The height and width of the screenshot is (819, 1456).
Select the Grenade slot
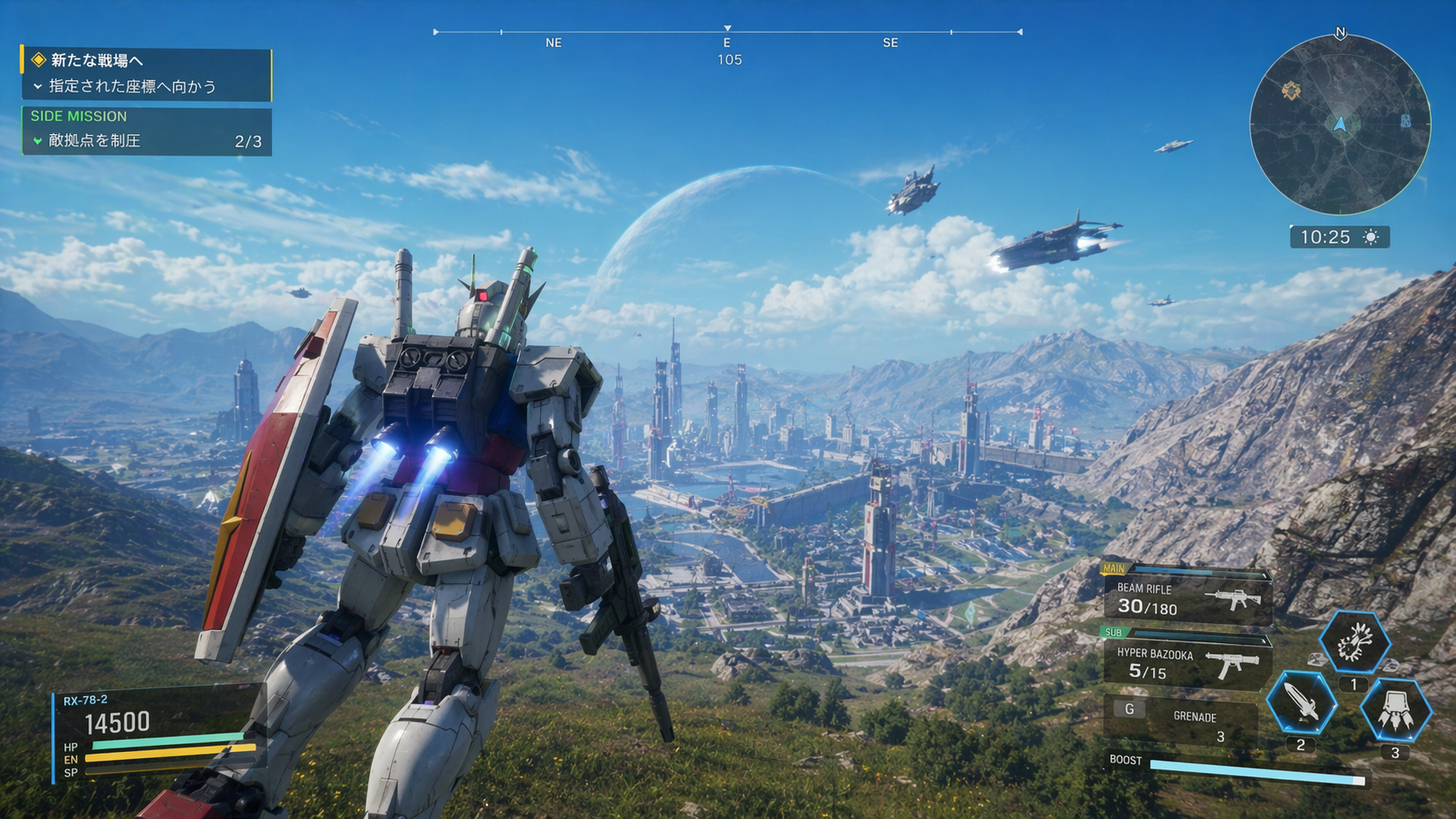1183,719
